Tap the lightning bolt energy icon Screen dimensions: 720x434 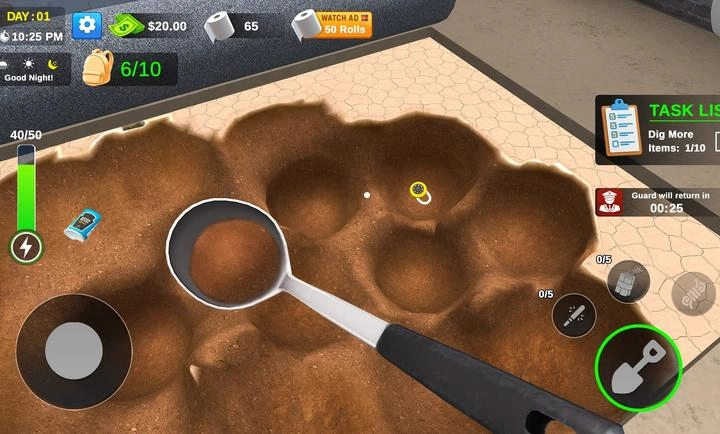26,246
